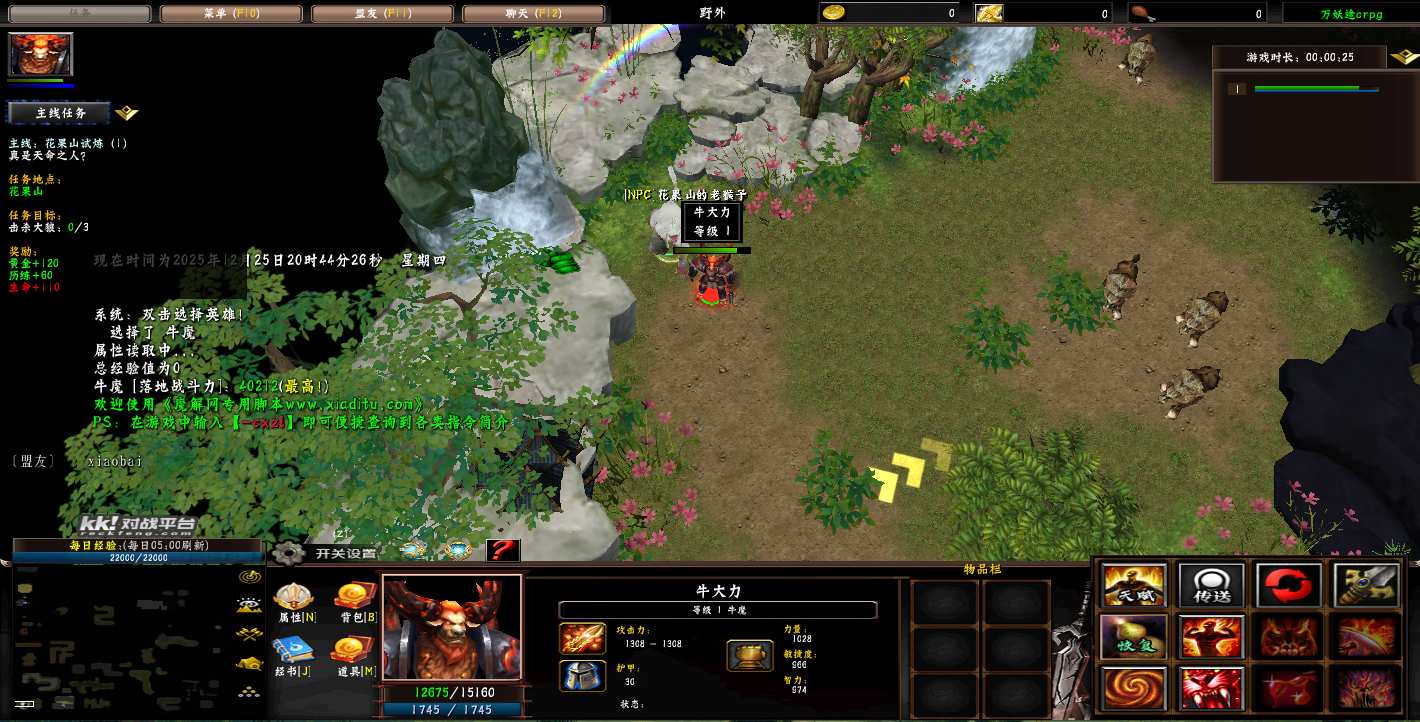
Task: Toggle the 游戏时长 scoreboard arrow
Action: pos(1402,58)
